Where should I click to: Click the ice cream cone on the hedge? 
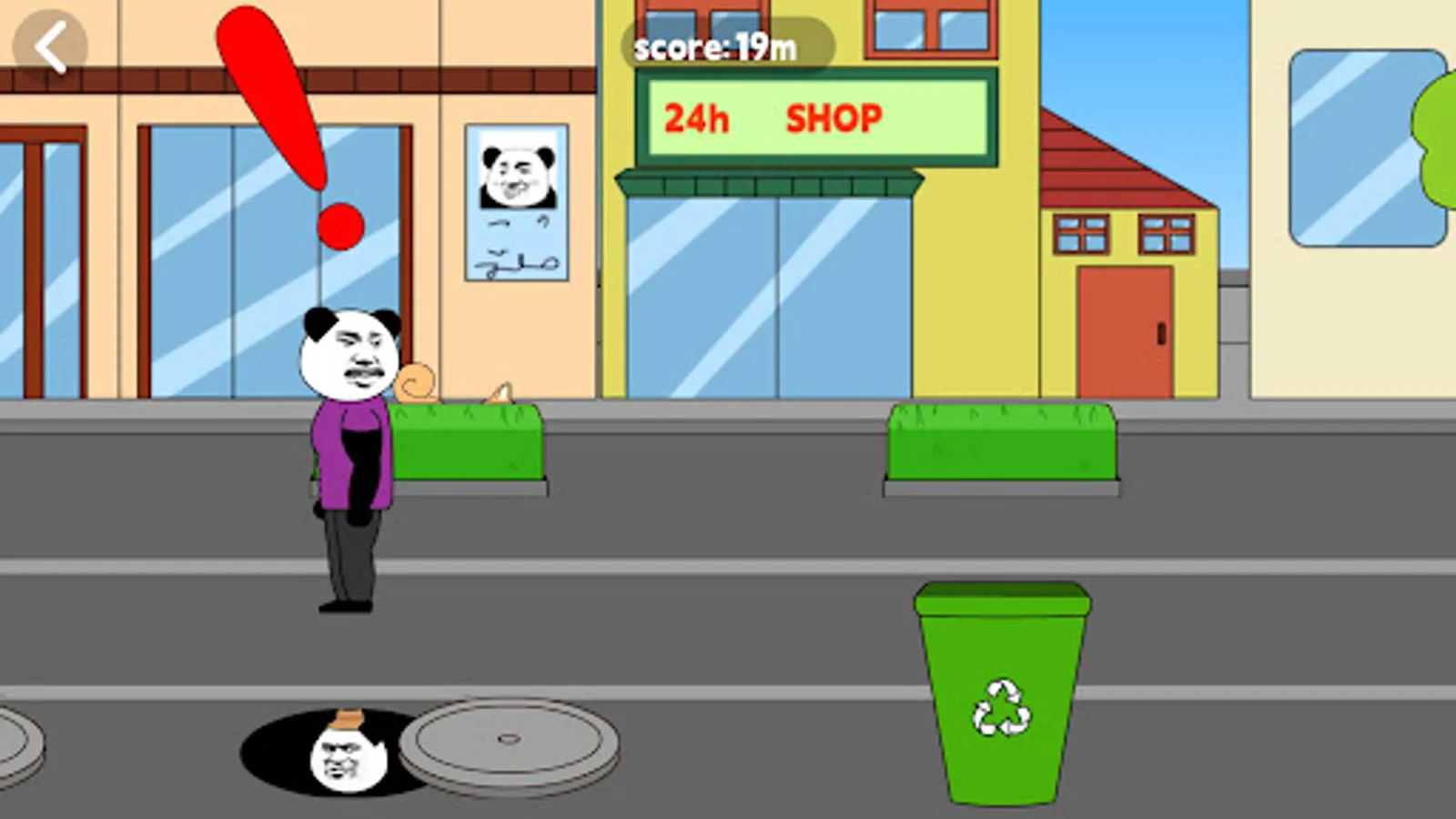[497, 391]
